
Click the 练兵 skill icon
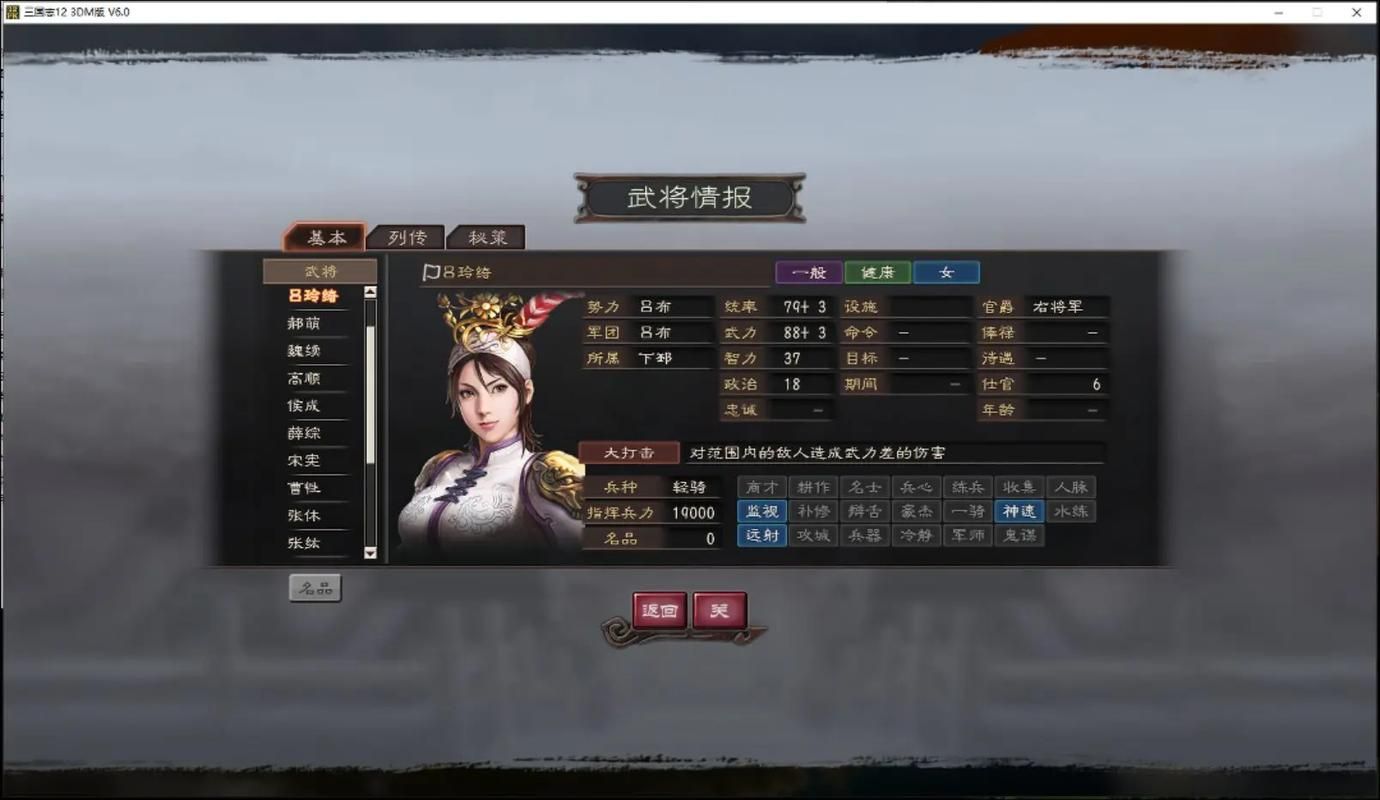(x=968, y=487)
